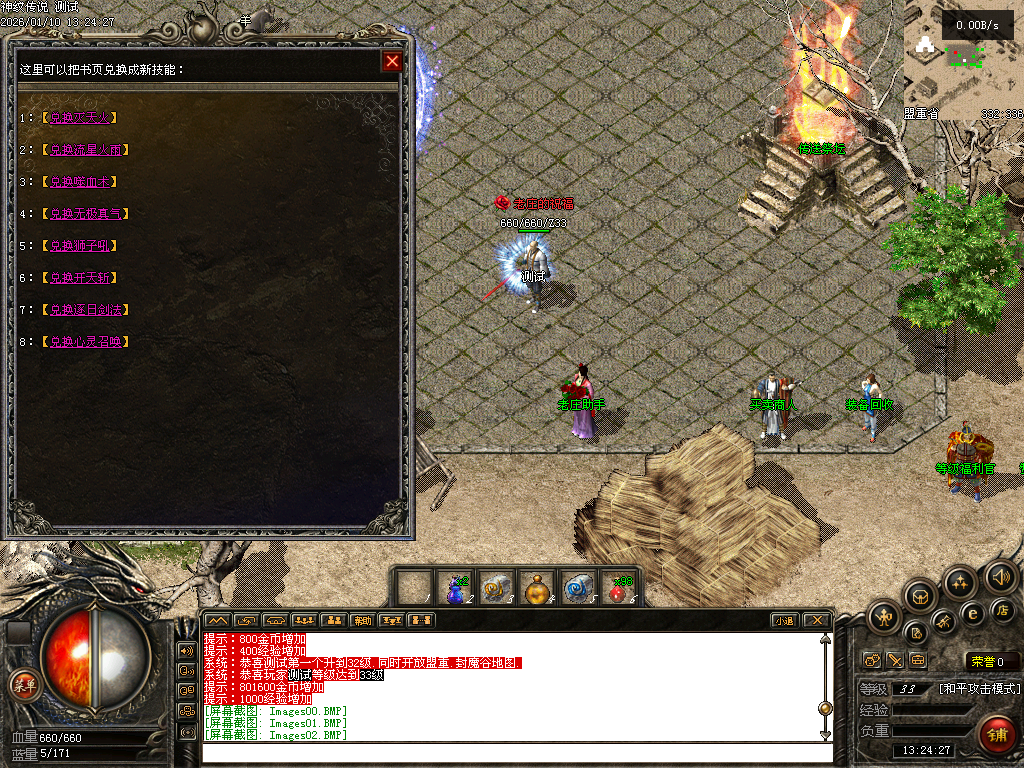
Task: Open the shop via the 店 button
Action: (1004, 610)
